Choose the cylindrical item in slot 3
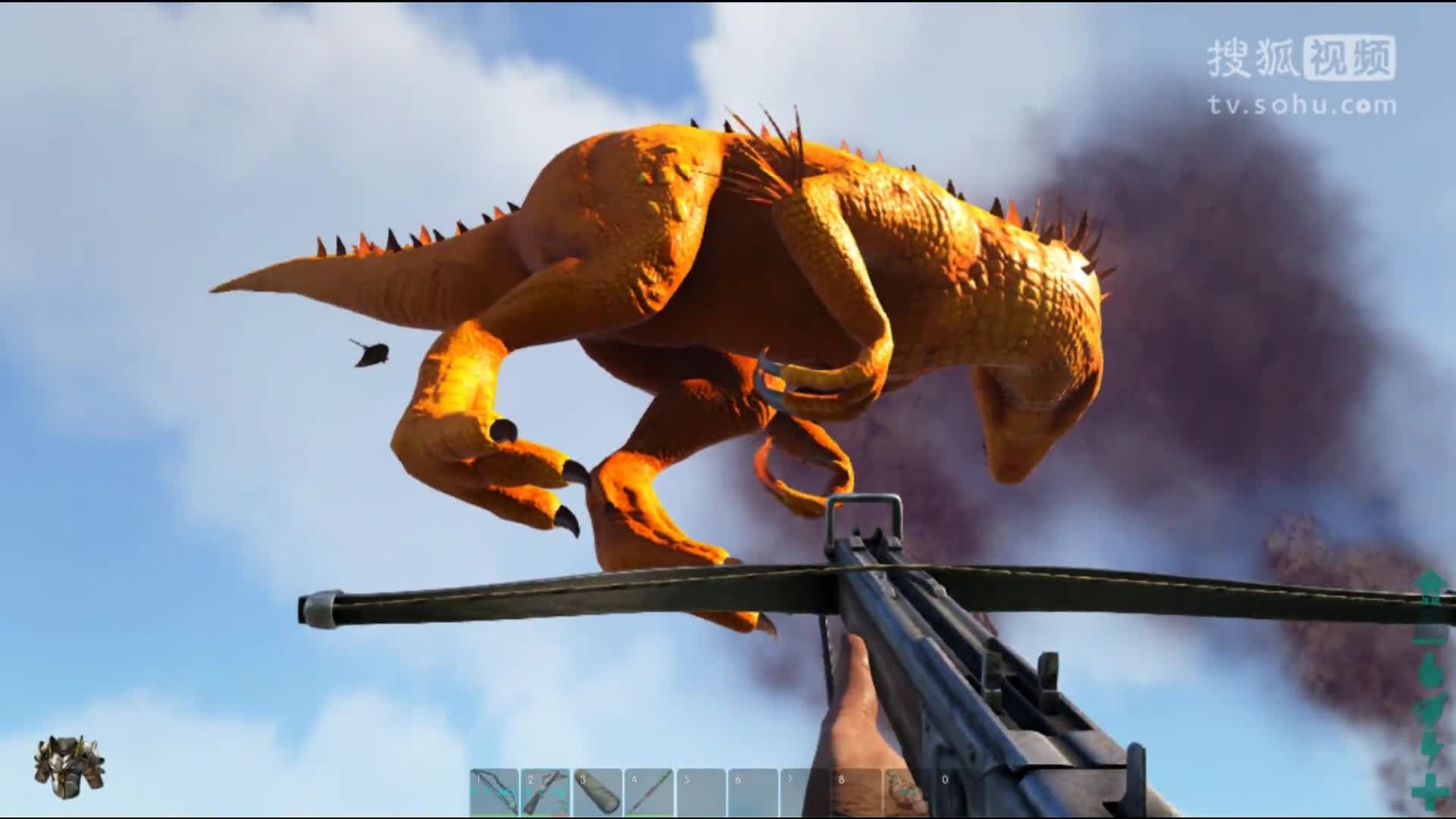 click(x=598, y=792)
